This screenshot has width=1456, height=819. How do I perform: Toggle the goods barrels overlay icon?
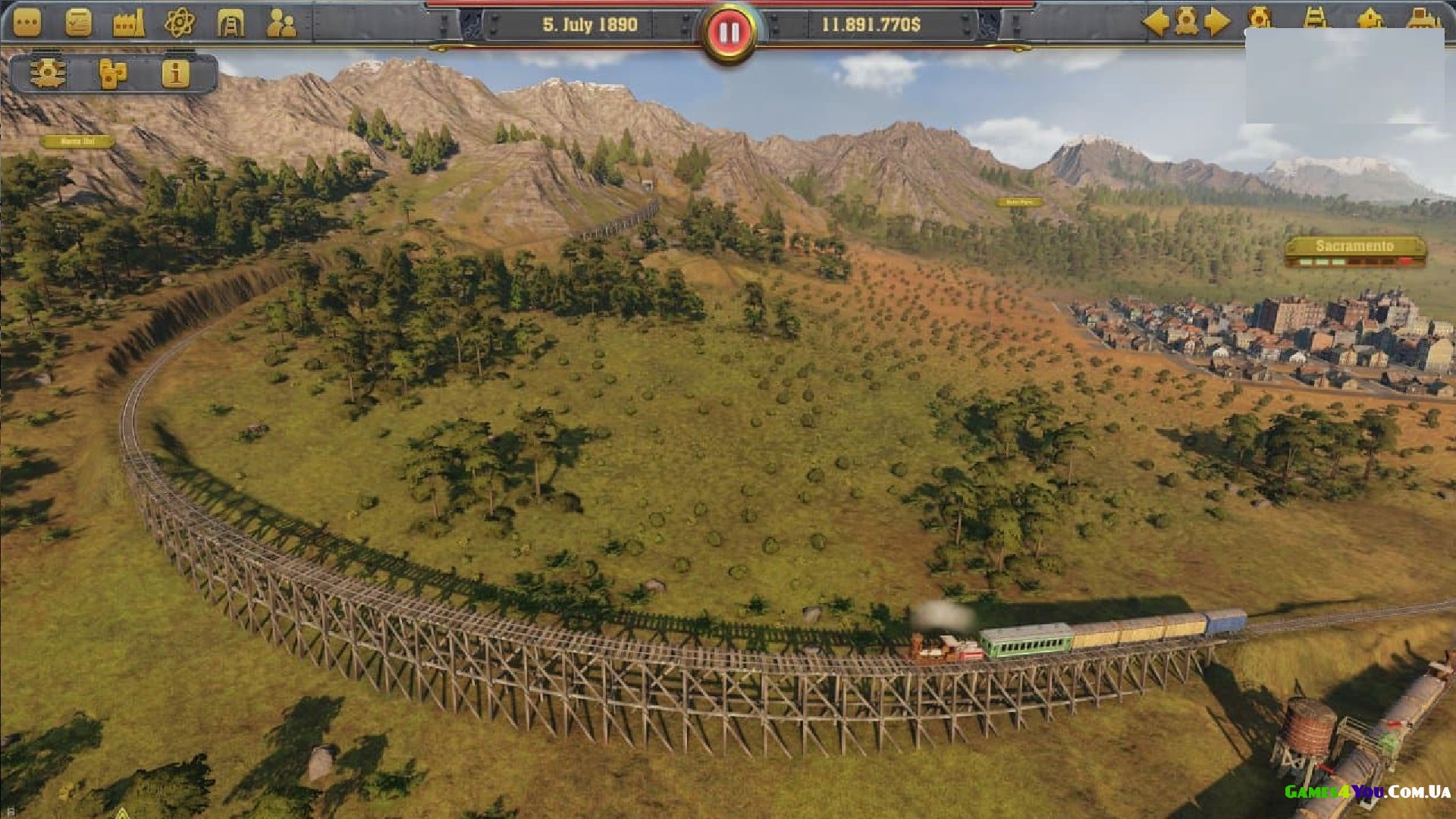(112, 74)
